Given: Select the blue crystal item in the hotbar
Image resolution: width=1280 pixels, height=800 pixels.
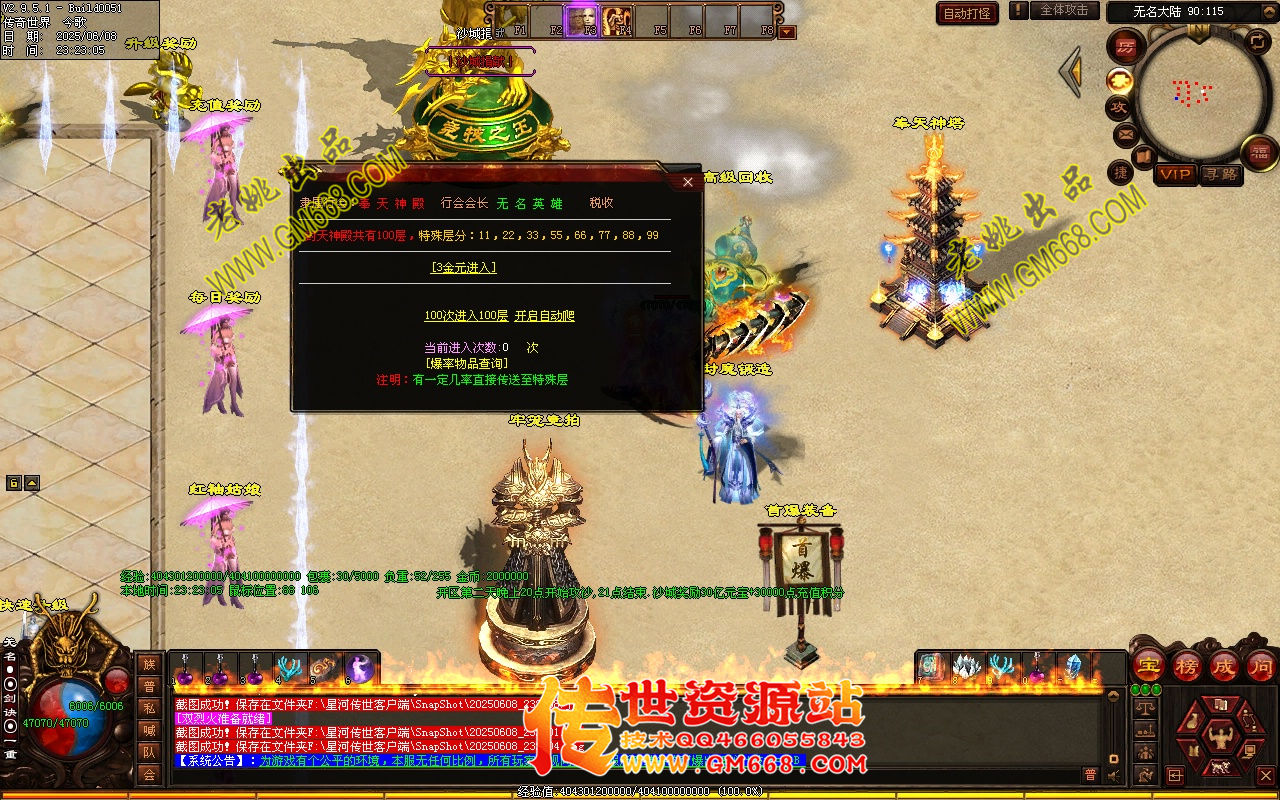Looking at the screenshot, I should pyautogui.click(x=1074, y=666).
